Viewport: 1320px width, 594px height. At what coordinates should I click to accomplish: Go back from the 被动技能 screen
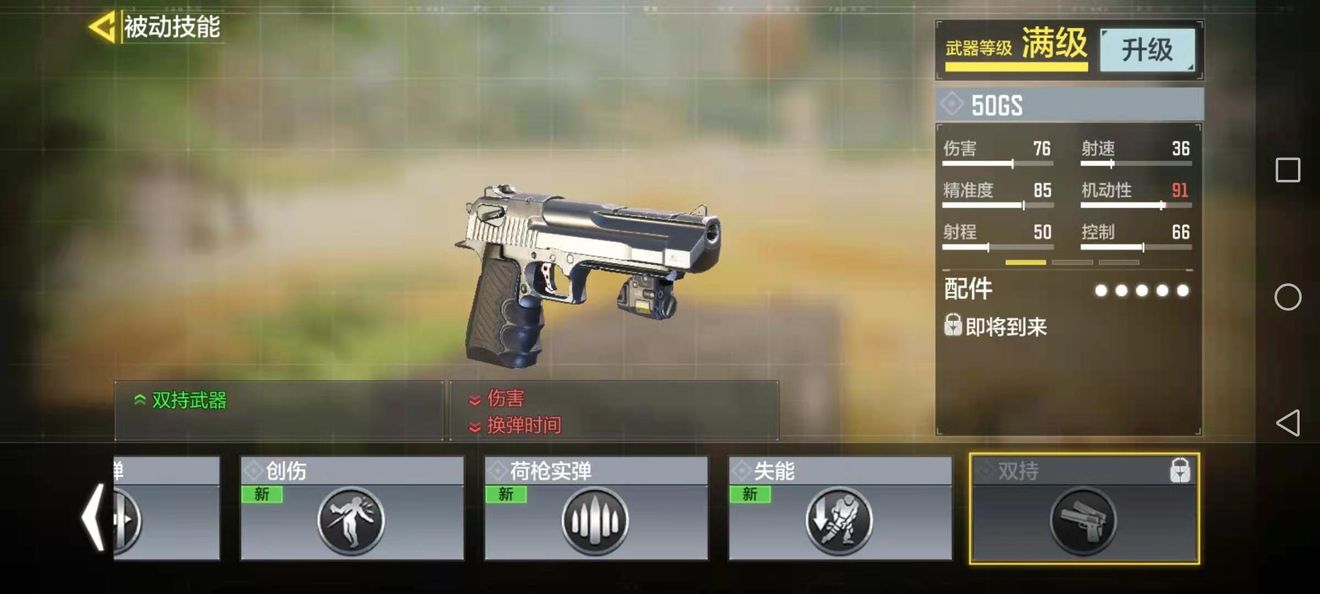[102, 27]
